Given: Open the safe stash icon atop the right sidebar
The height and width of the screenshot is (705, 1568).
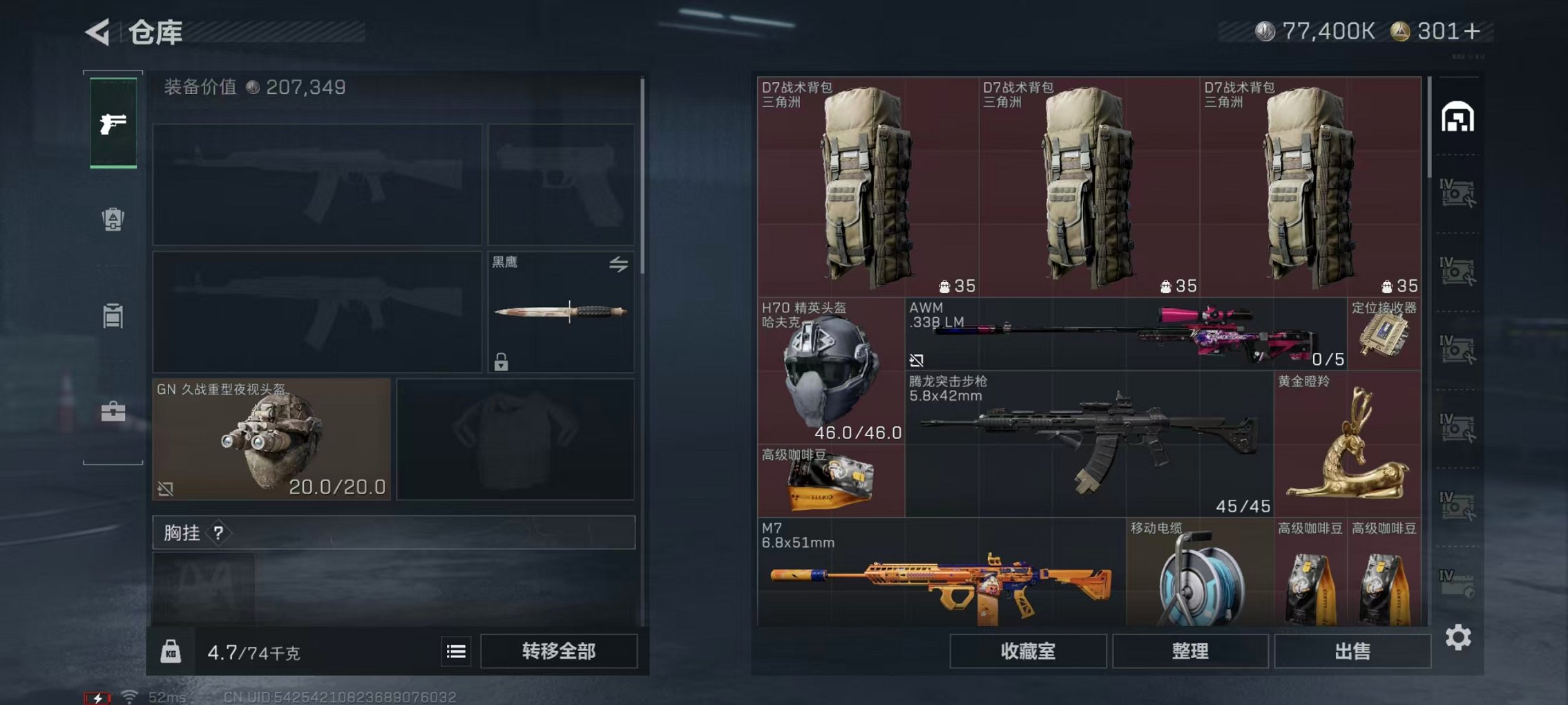Looking at the screenshot, I should pos(1457,117).
